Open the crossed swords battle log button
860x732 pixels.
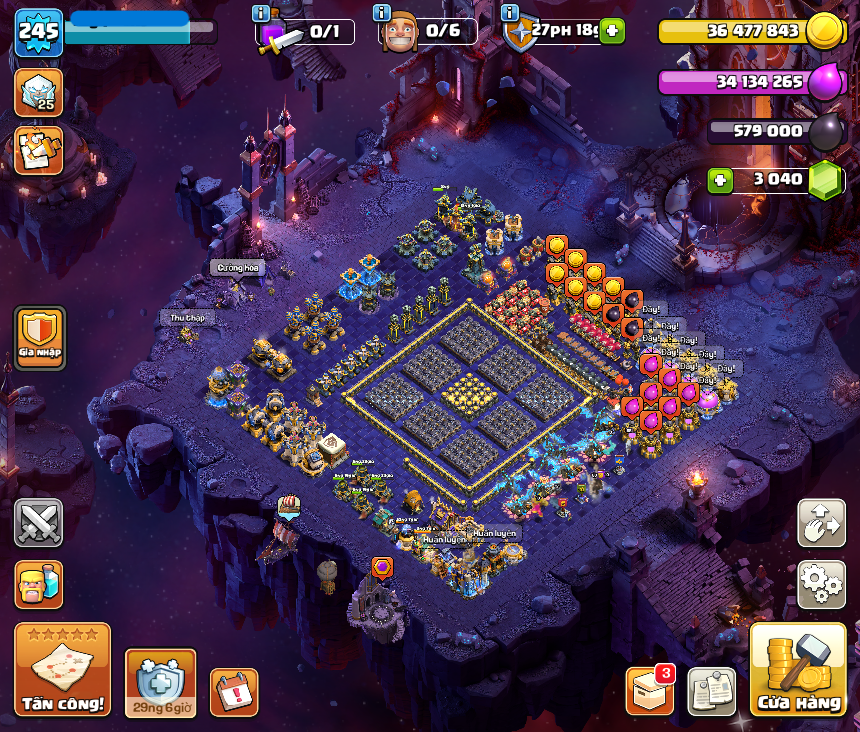38,522
